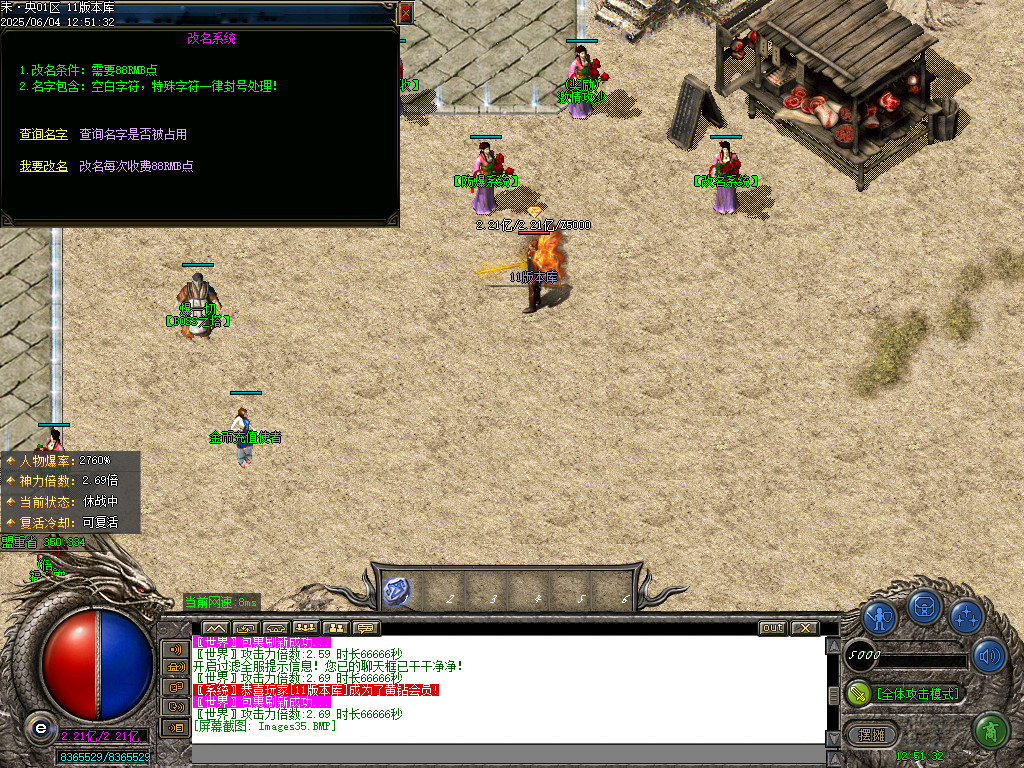Screen dimensions: 1024x768
Task: Toggle the top chat channel speaker button
Action: pos(175,648)
